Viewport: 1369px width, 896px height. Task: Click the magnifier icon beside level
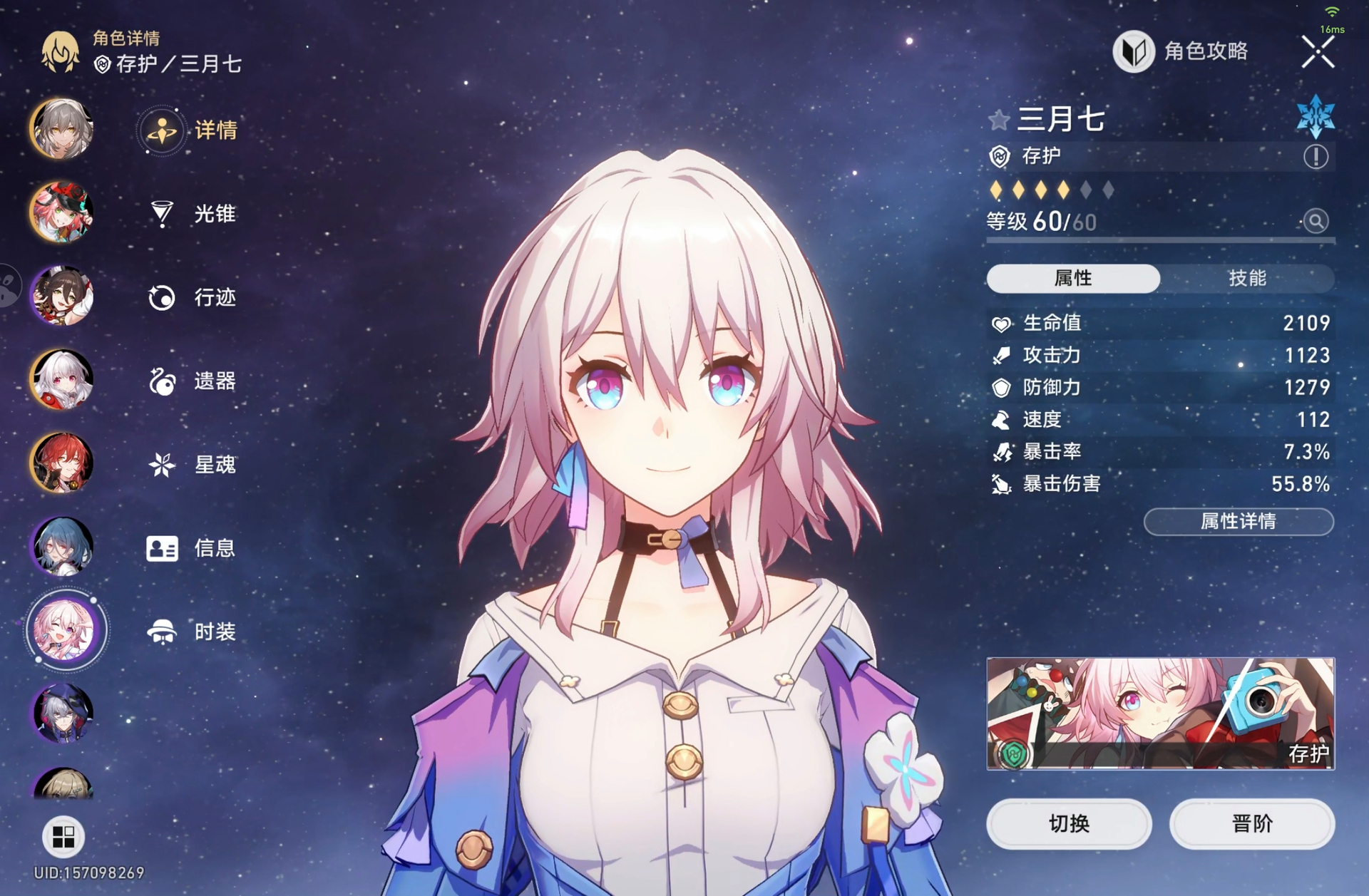click(1316, 222)
